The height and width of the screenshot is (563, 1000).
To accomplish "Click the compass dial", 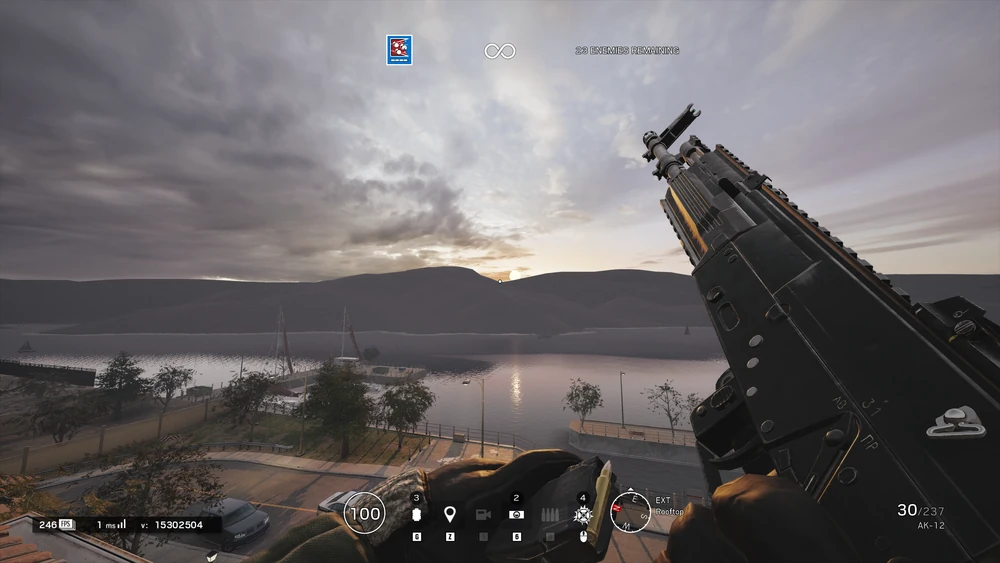I will (630, 512).
